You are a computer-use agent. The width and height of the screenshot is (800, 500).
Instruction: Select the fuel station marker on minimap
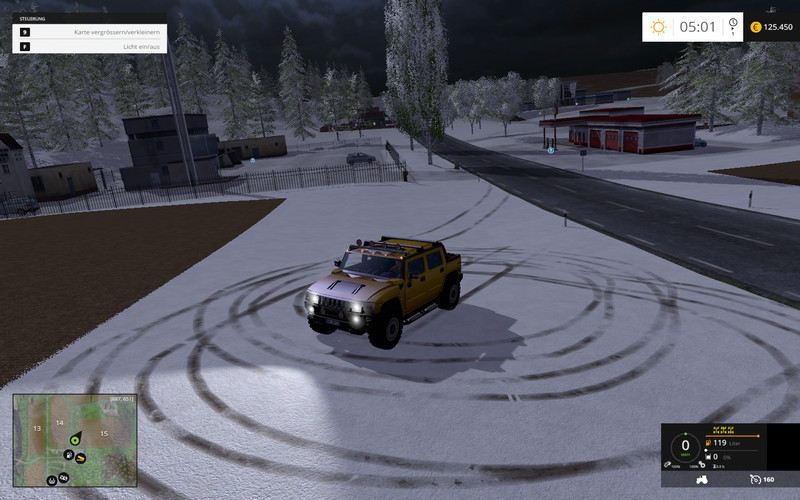tap(67, 454)
